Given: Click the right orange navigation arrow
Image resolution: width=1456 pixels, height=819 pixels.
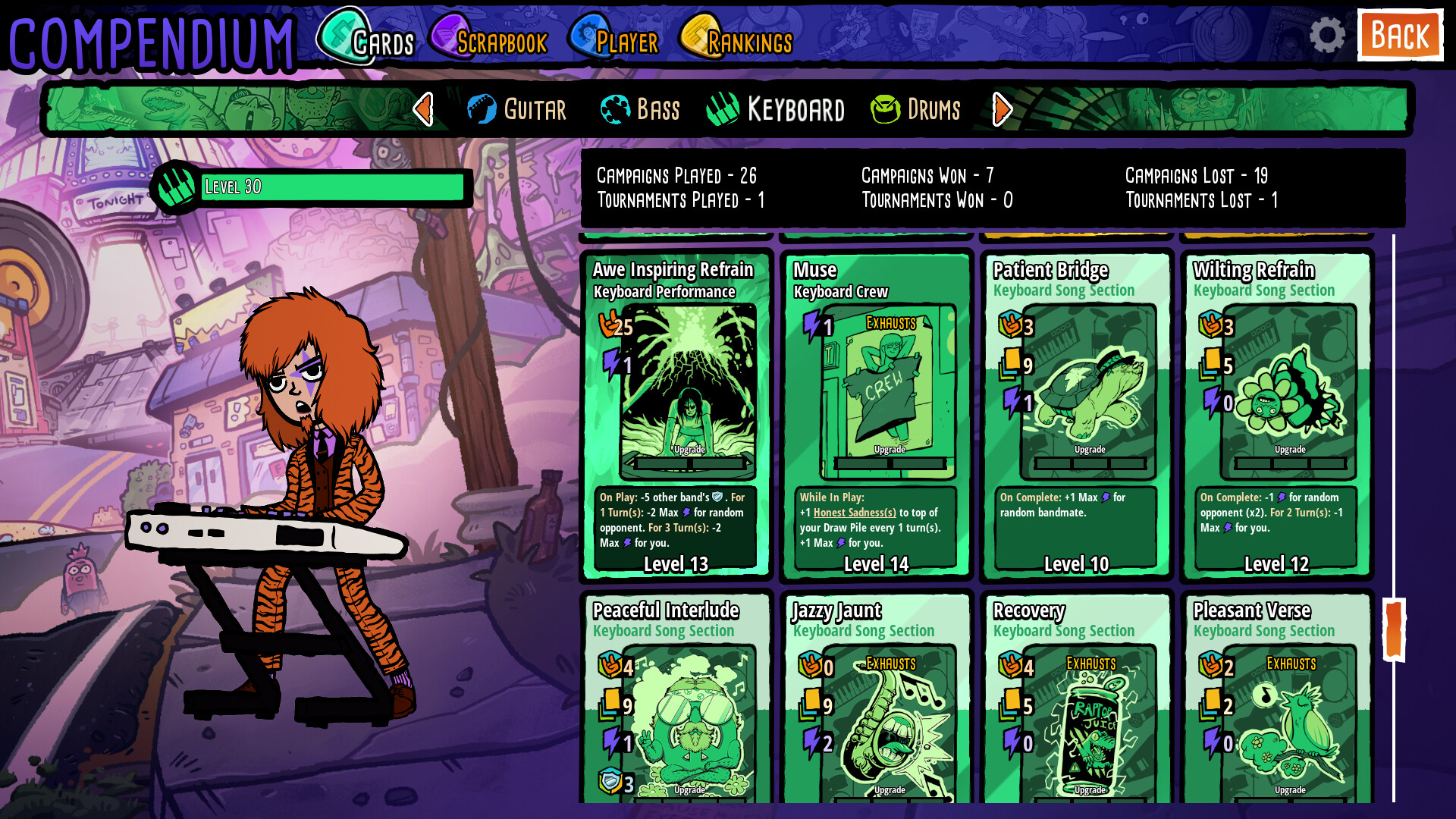Looking at the screenshot, I should click(1003, 109).
